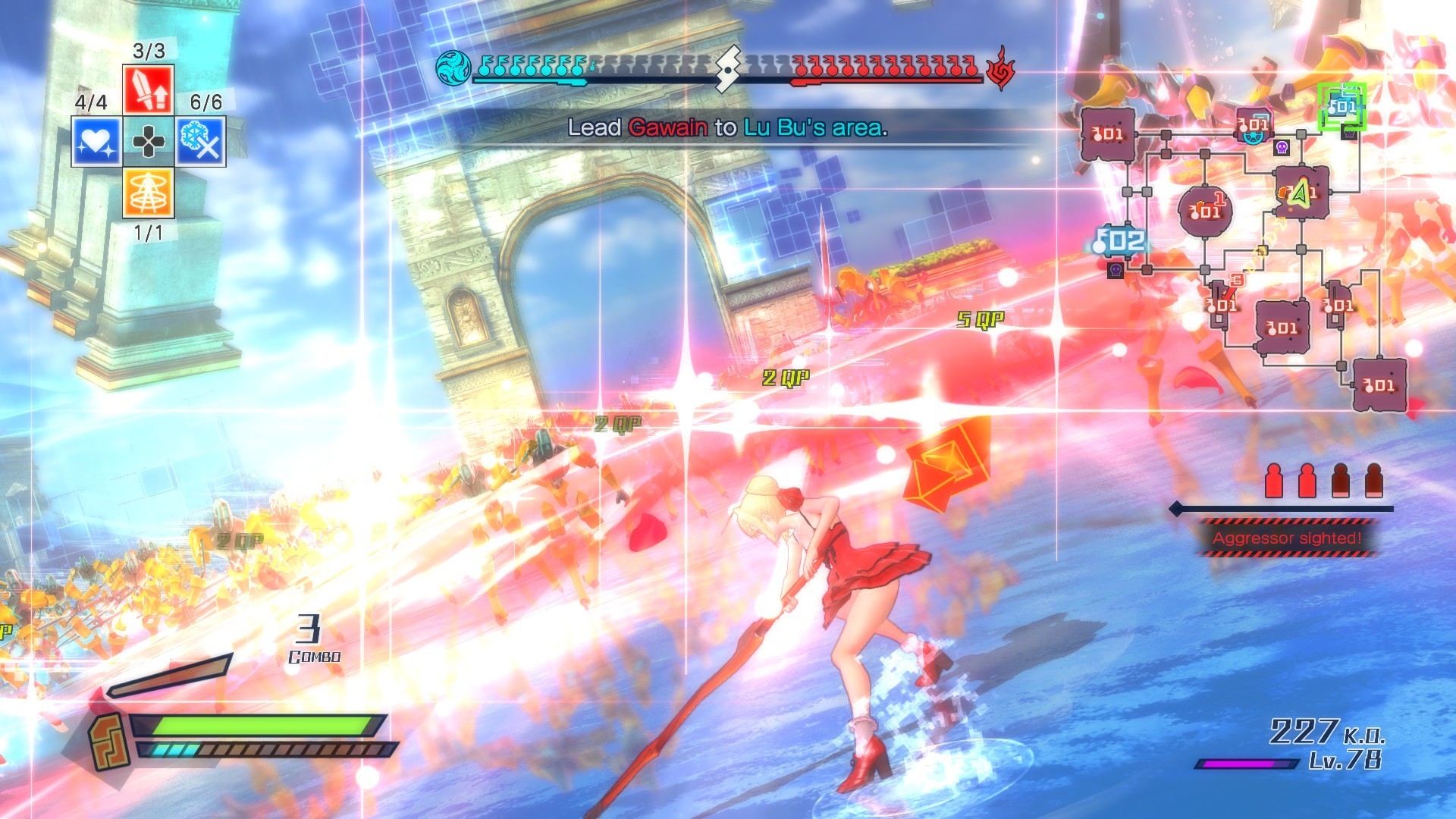
Task: Click the green-highlighted sector on the minimap
Action: [1341, 107]
